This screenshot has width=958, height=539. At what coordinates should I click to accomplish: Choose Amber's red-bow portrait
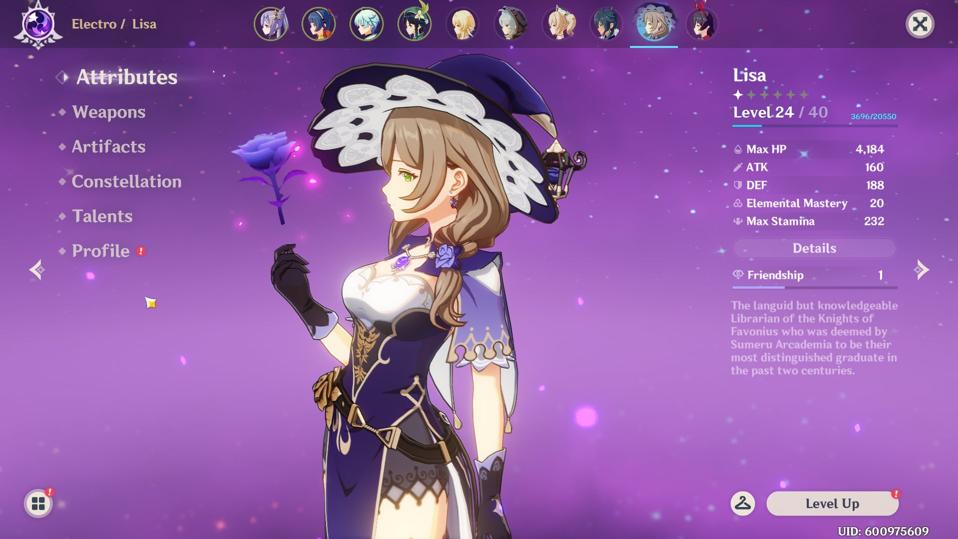click(701, 24)
